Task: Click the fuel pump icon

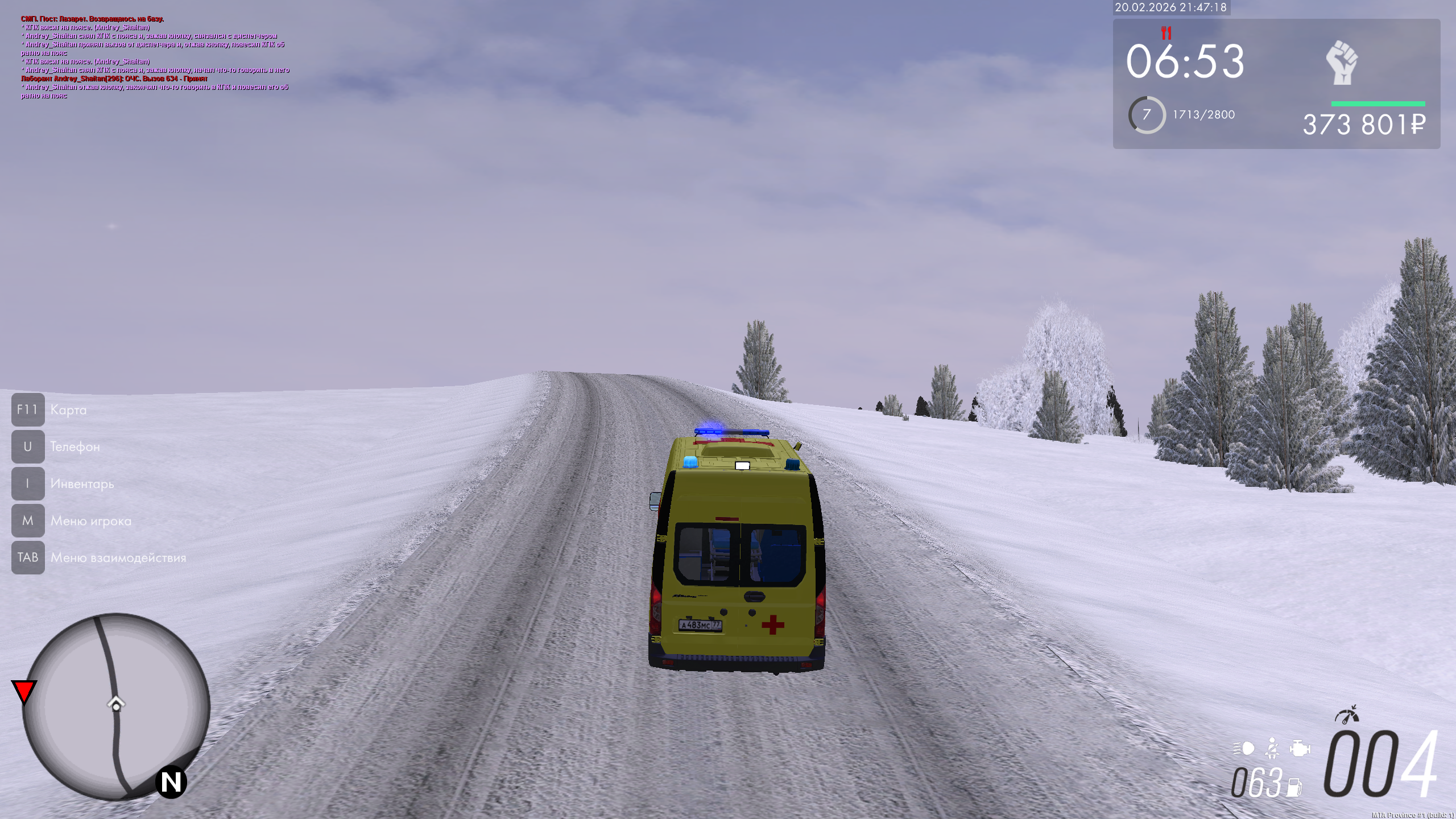Action: click(x=1294, y=787)
